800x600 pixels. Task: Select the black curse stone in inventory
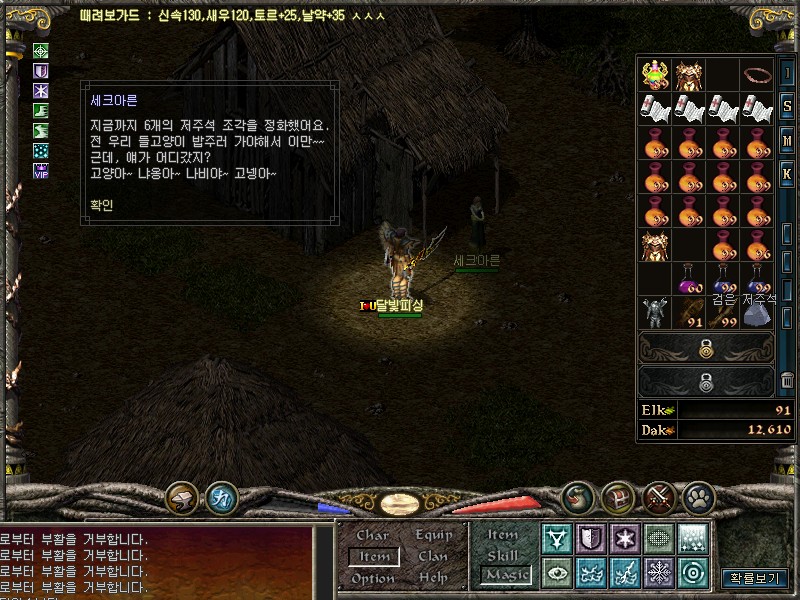pyautogui.click(x=757, y=312)
